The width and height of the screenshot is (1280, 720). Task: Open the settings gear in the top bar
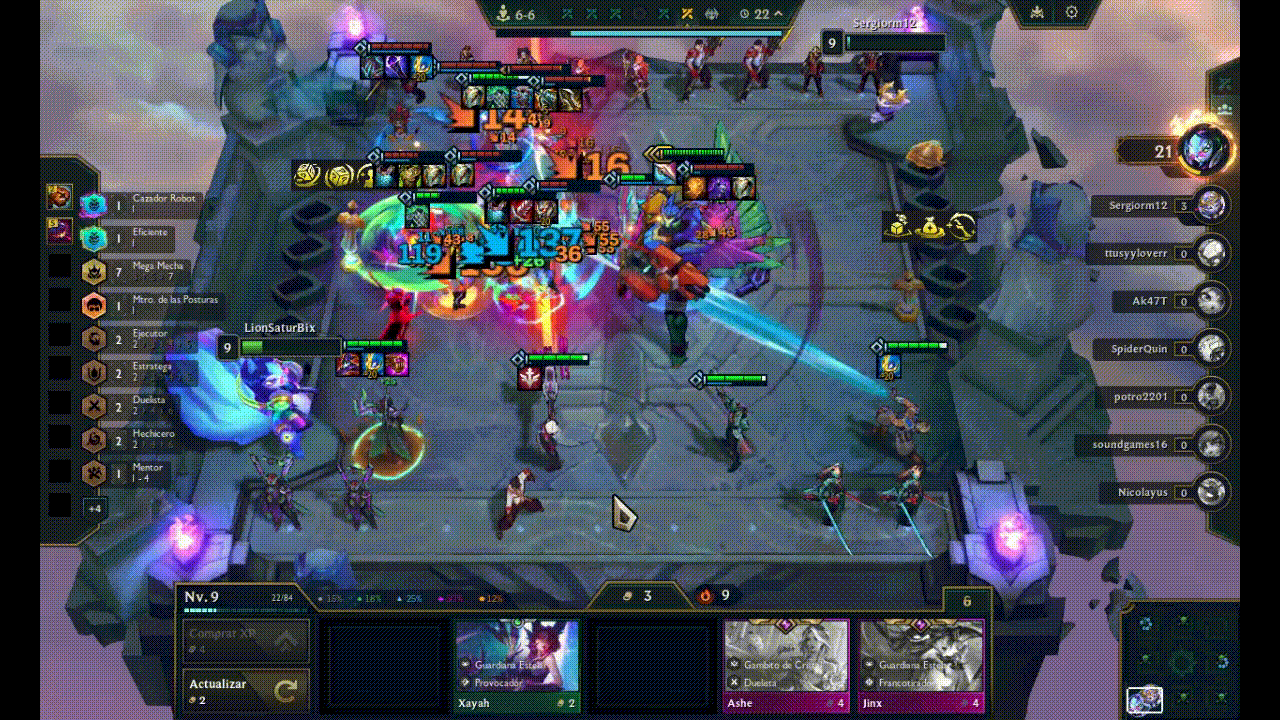coord(1073,12)
